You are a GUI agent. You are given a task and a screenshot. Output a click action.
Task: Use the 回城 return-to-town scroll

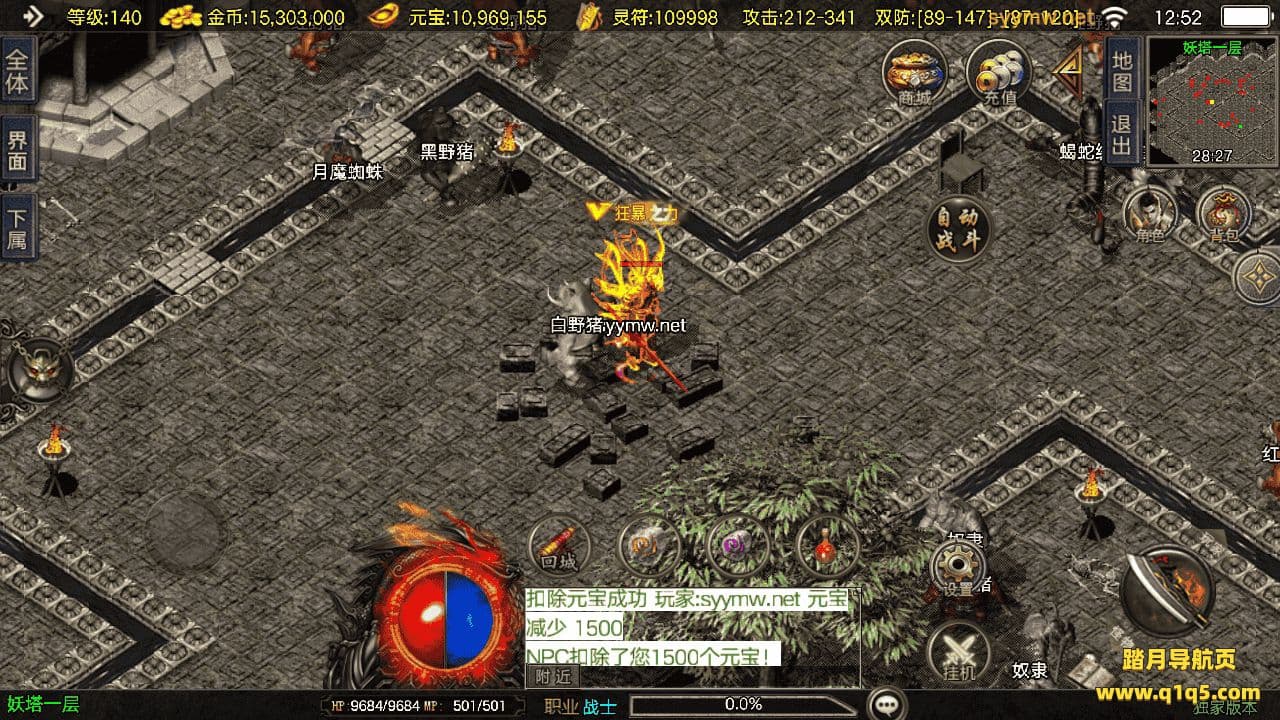[559, 547]
